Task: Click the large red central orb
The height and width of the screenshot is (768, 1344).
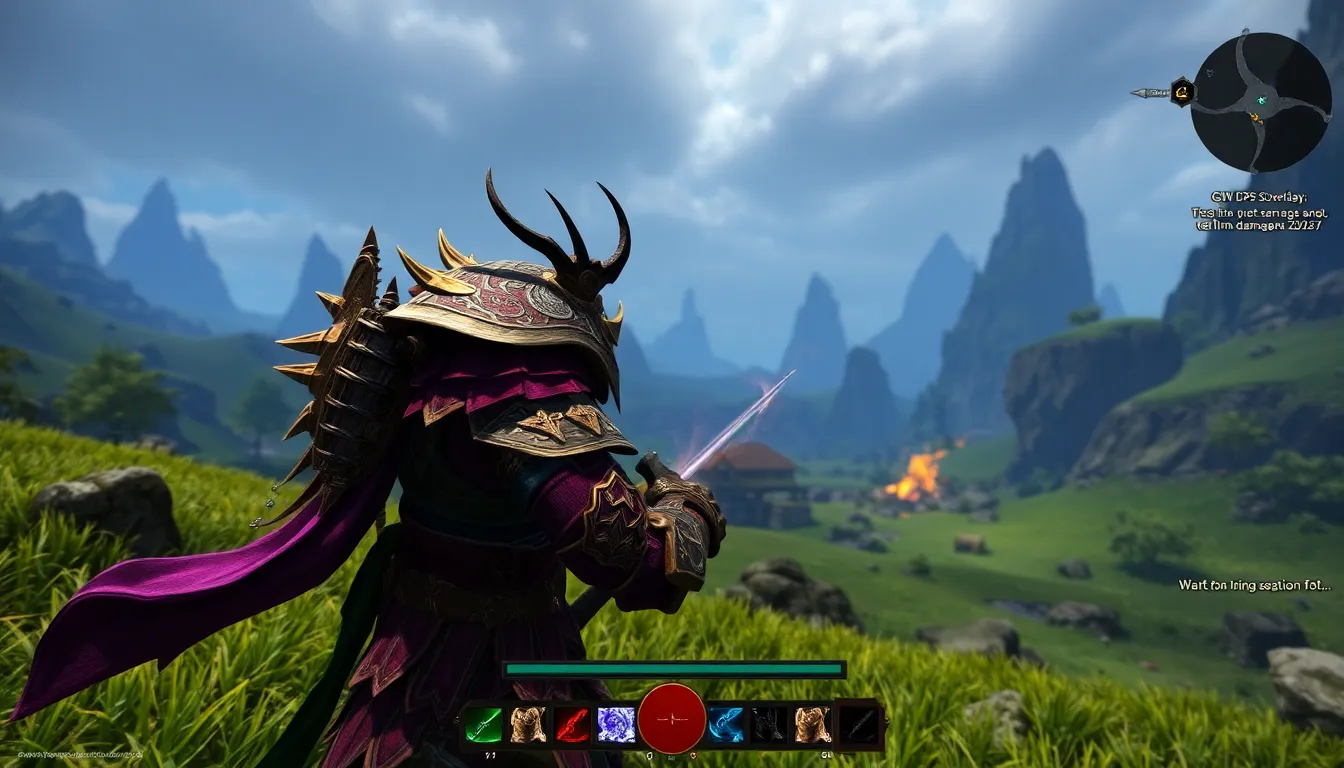Action: 672,719
